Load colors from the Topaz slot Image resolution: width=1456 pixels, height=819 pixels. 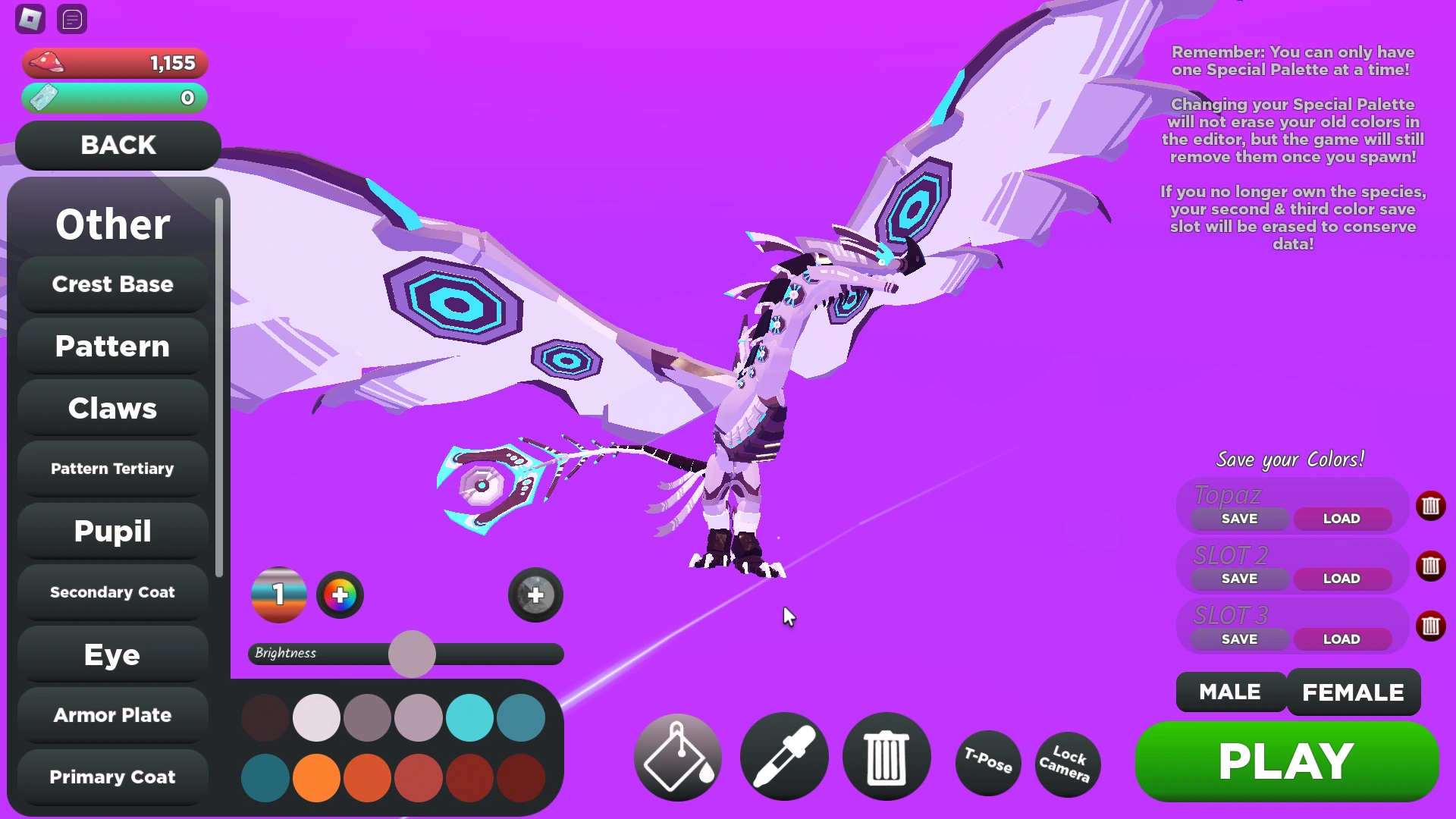1341,518
